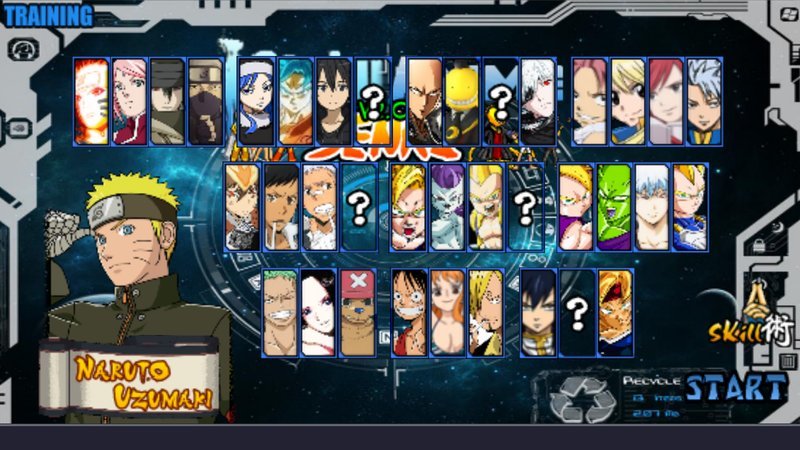
Task: Start the training match
Action: (x=737, y=387)
